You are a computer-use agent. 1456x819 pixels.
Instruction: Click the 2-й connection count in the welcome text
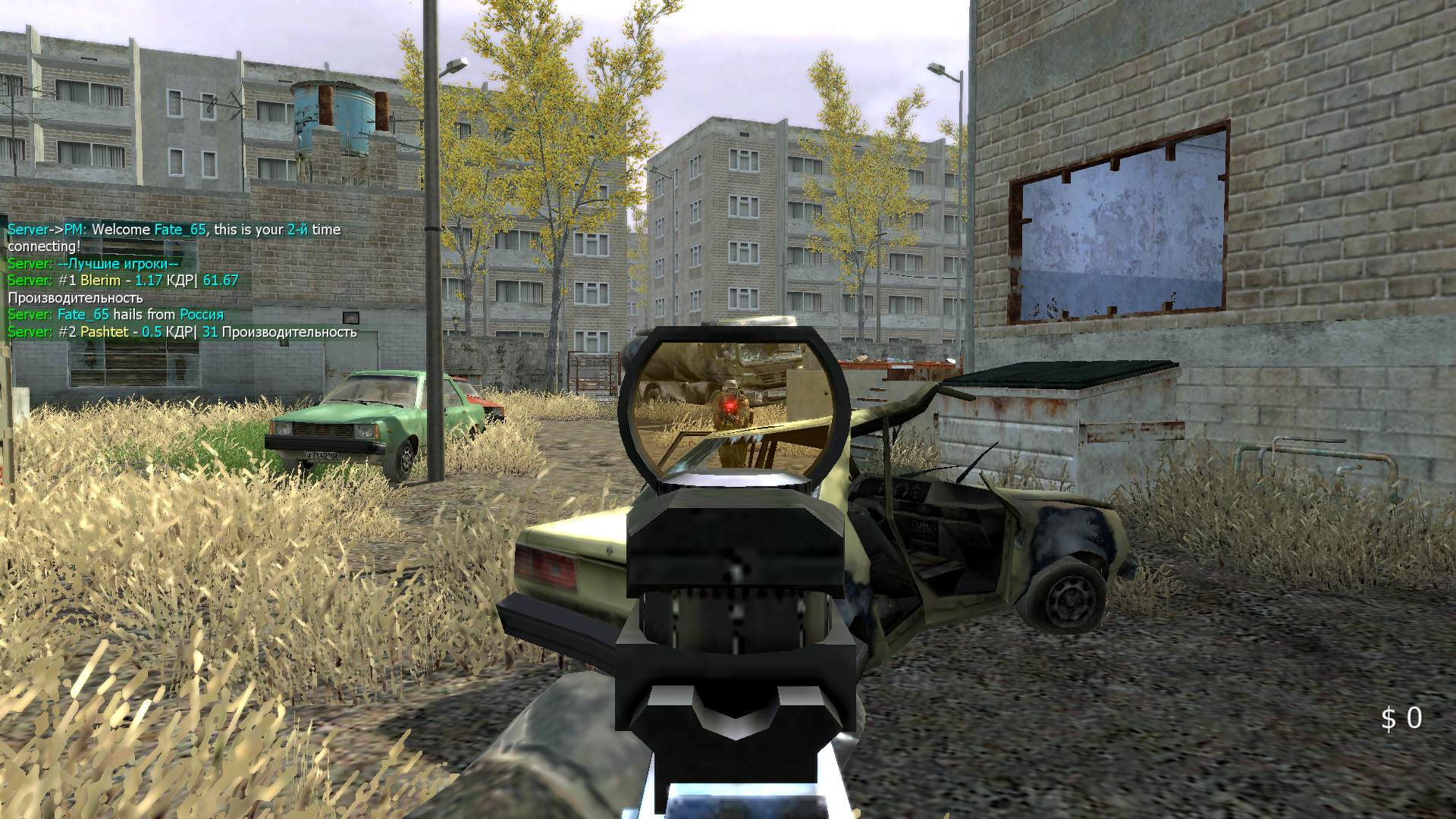click(x=293, y=229)
